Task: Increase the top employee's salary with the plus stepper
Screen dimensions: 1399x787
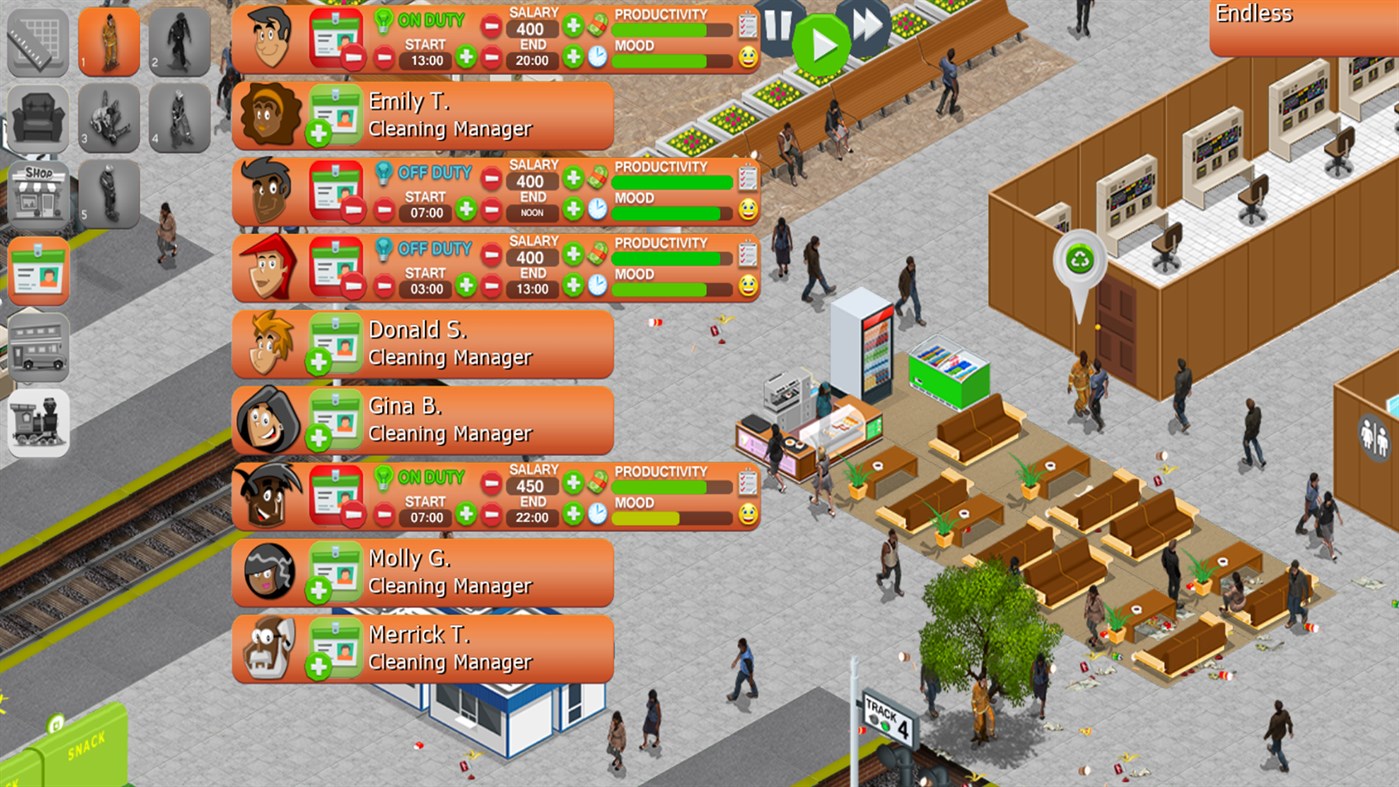Action: (x=572, y=27)
